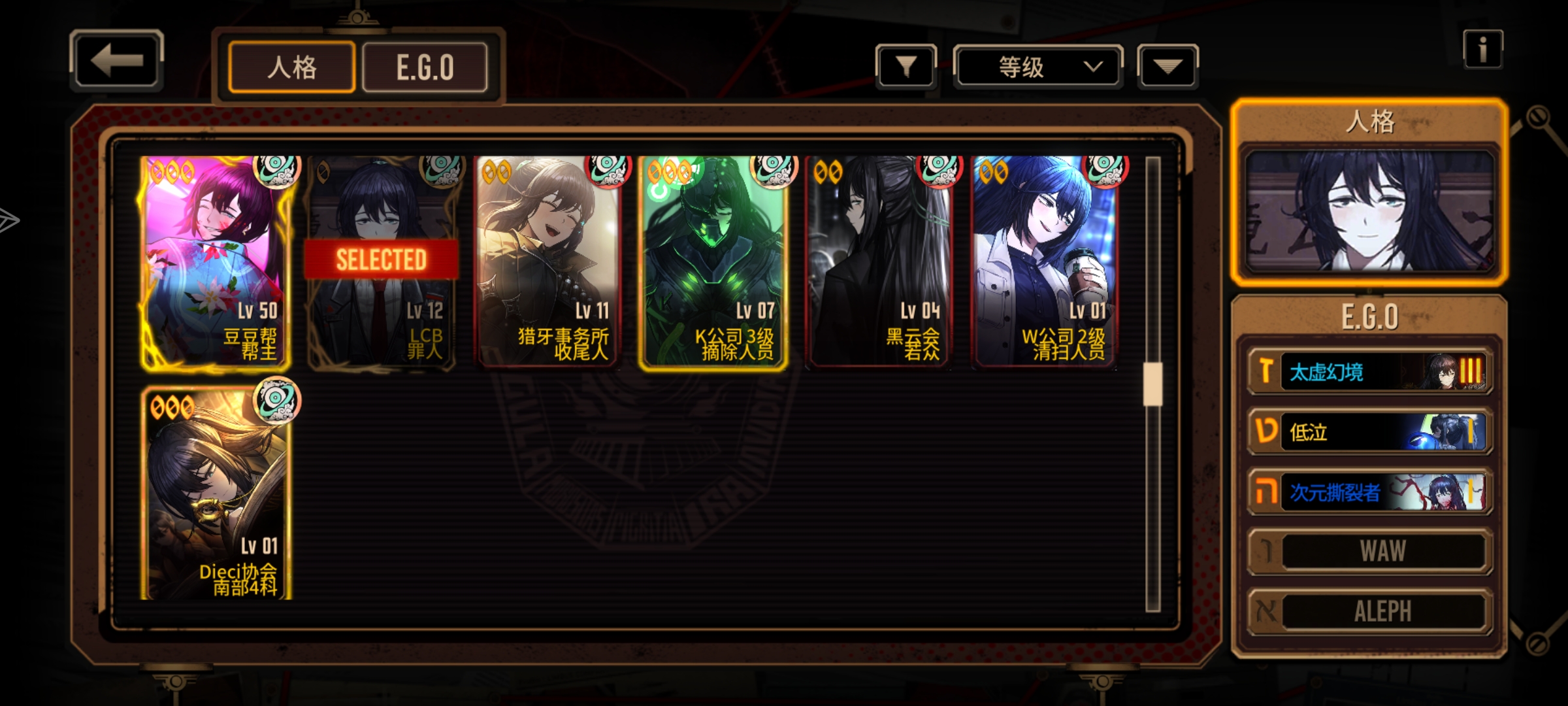Image resolution: width=1568 pixels, height=706 pixels.
Task: Go back using the arrow button
Action: 116,61
